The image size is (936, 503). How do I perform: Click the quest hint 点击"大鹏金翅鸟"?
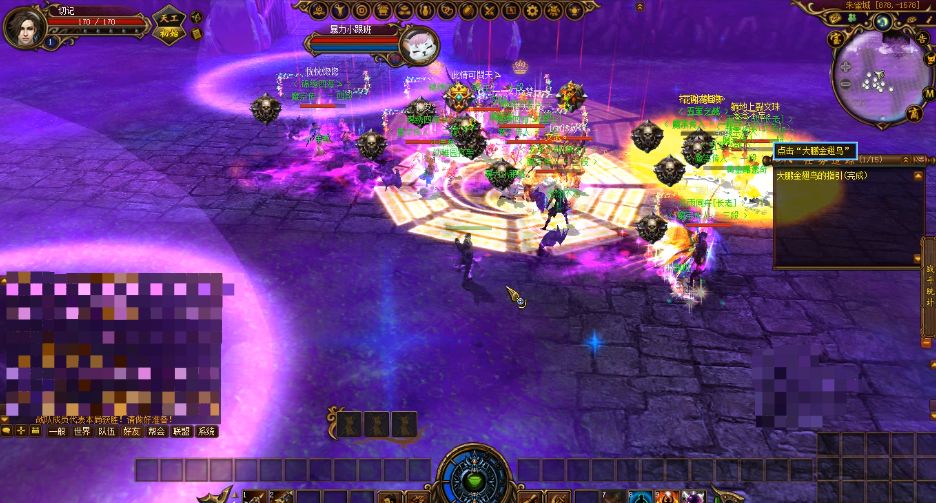tap(816, 150)
